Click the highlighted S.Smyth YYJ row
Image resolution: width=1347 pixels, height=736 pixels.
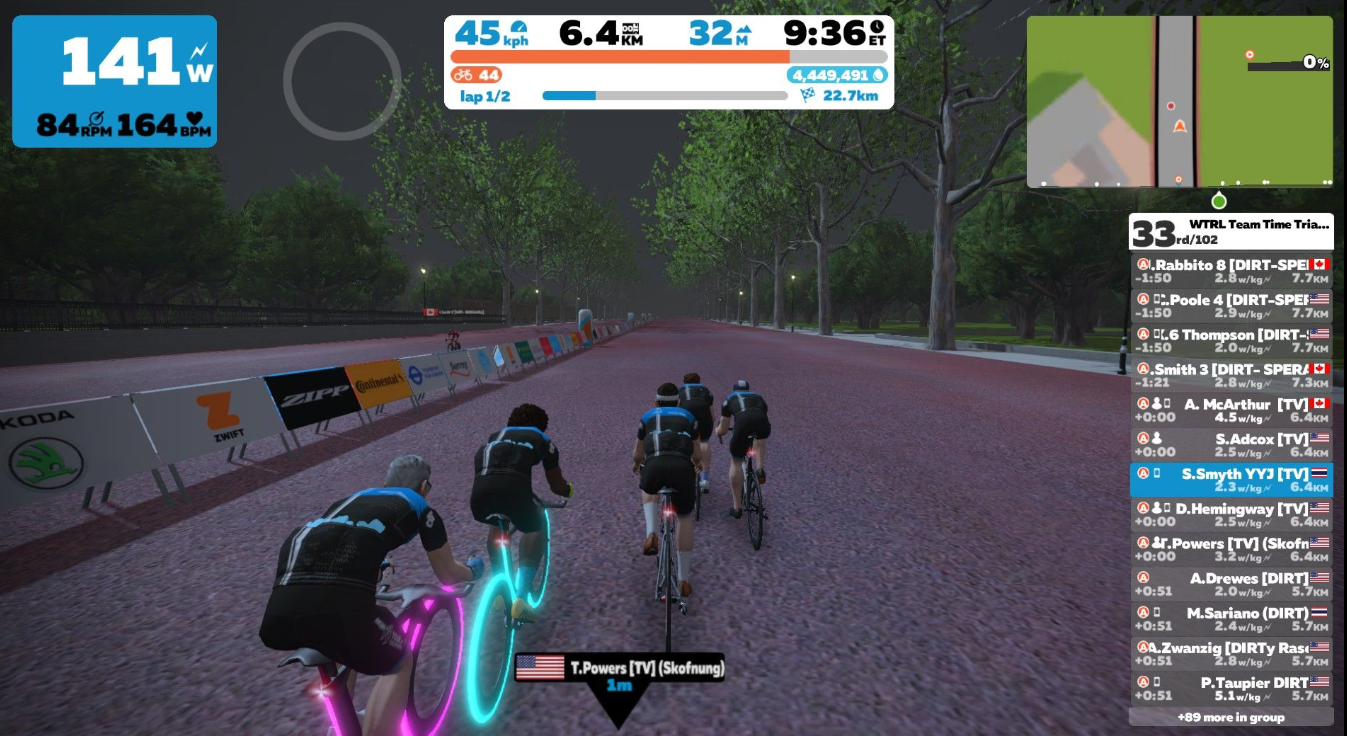[x=1231, y=480]
